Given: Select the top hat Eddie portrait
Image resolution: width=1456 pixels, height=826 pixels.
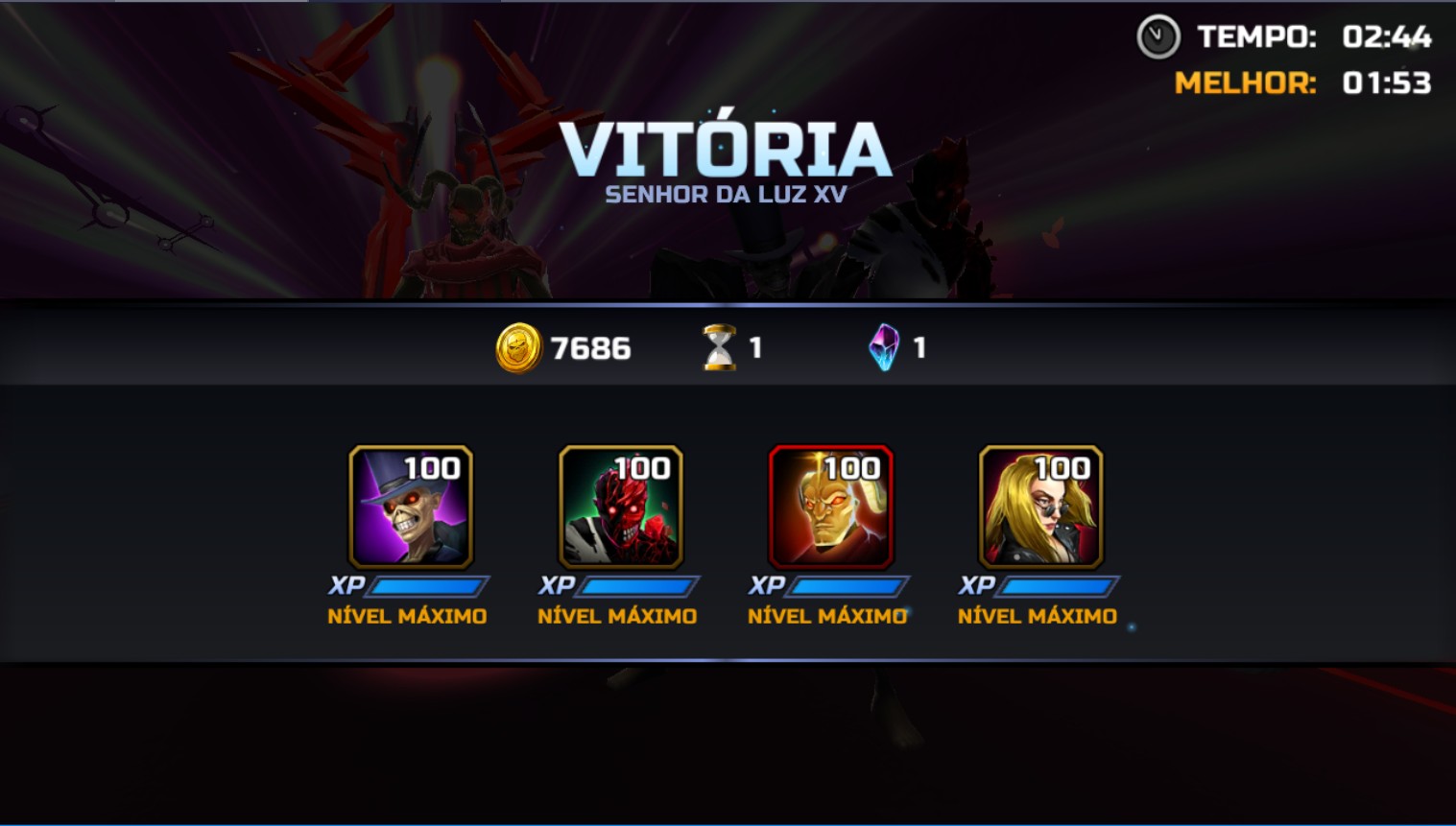Looking at the screenshot, I should 411,507.
